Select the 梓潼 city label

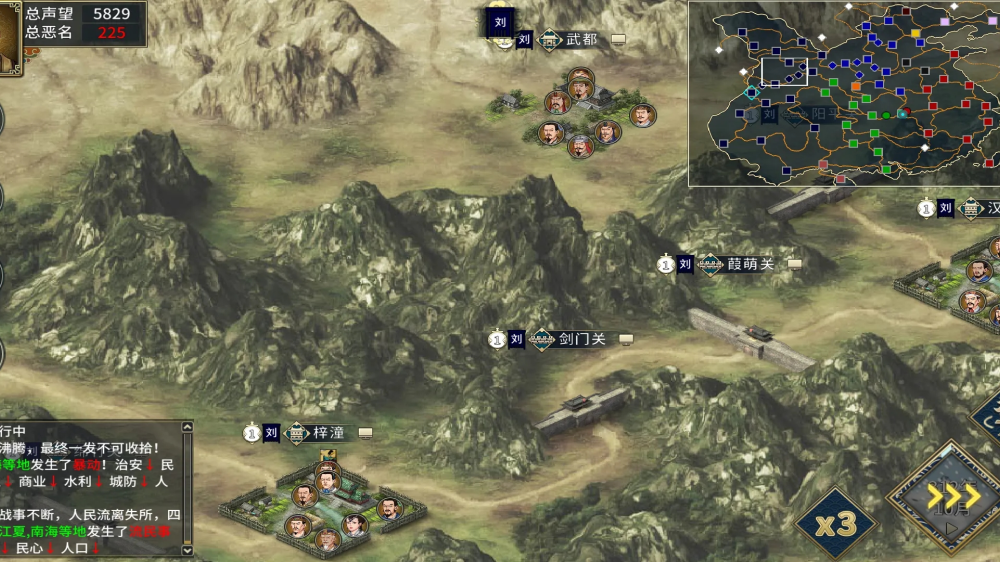pos(328,433)
